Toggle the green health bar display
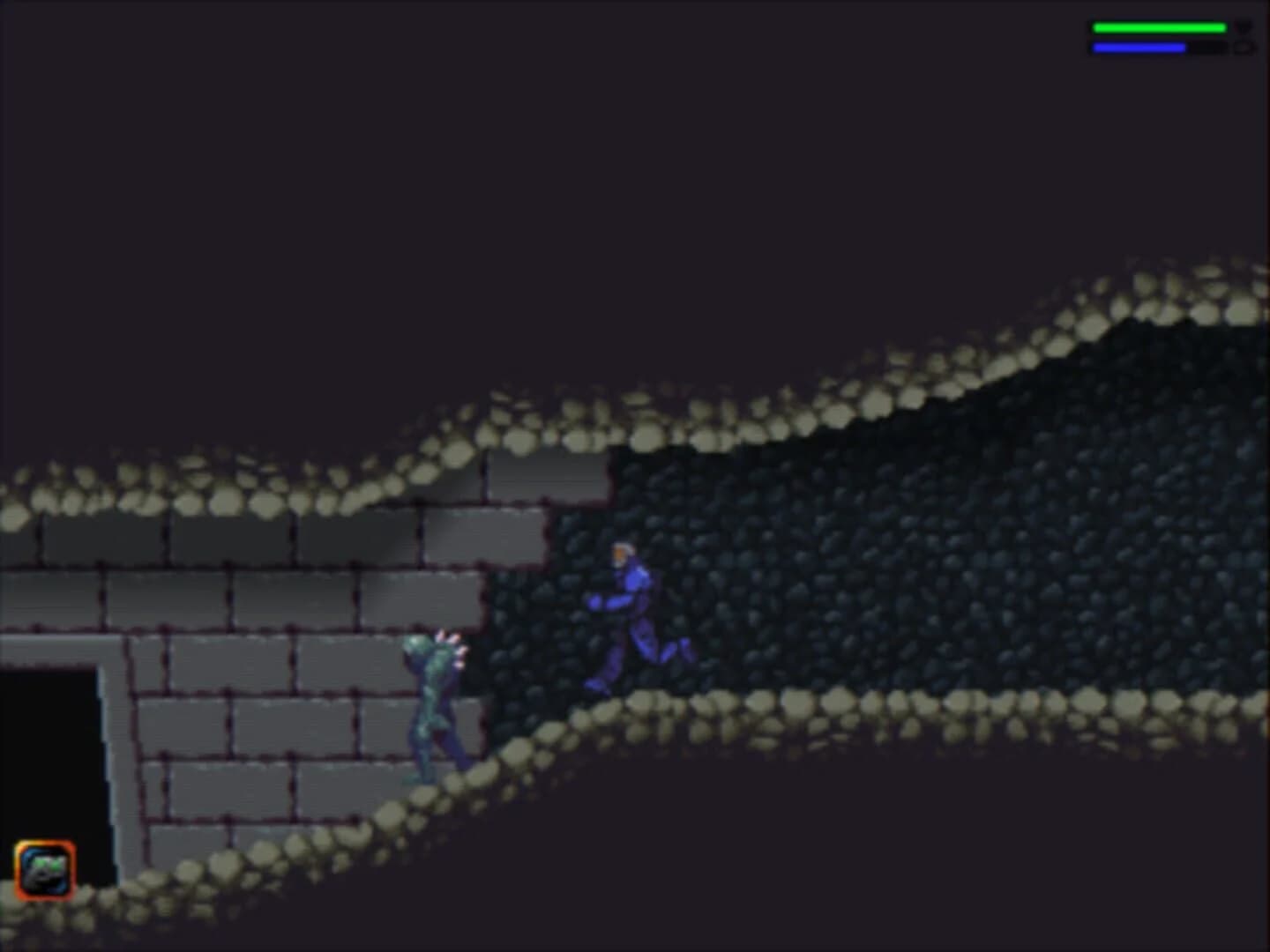Screen dimensions: 1270x952 click(1158, 27)
